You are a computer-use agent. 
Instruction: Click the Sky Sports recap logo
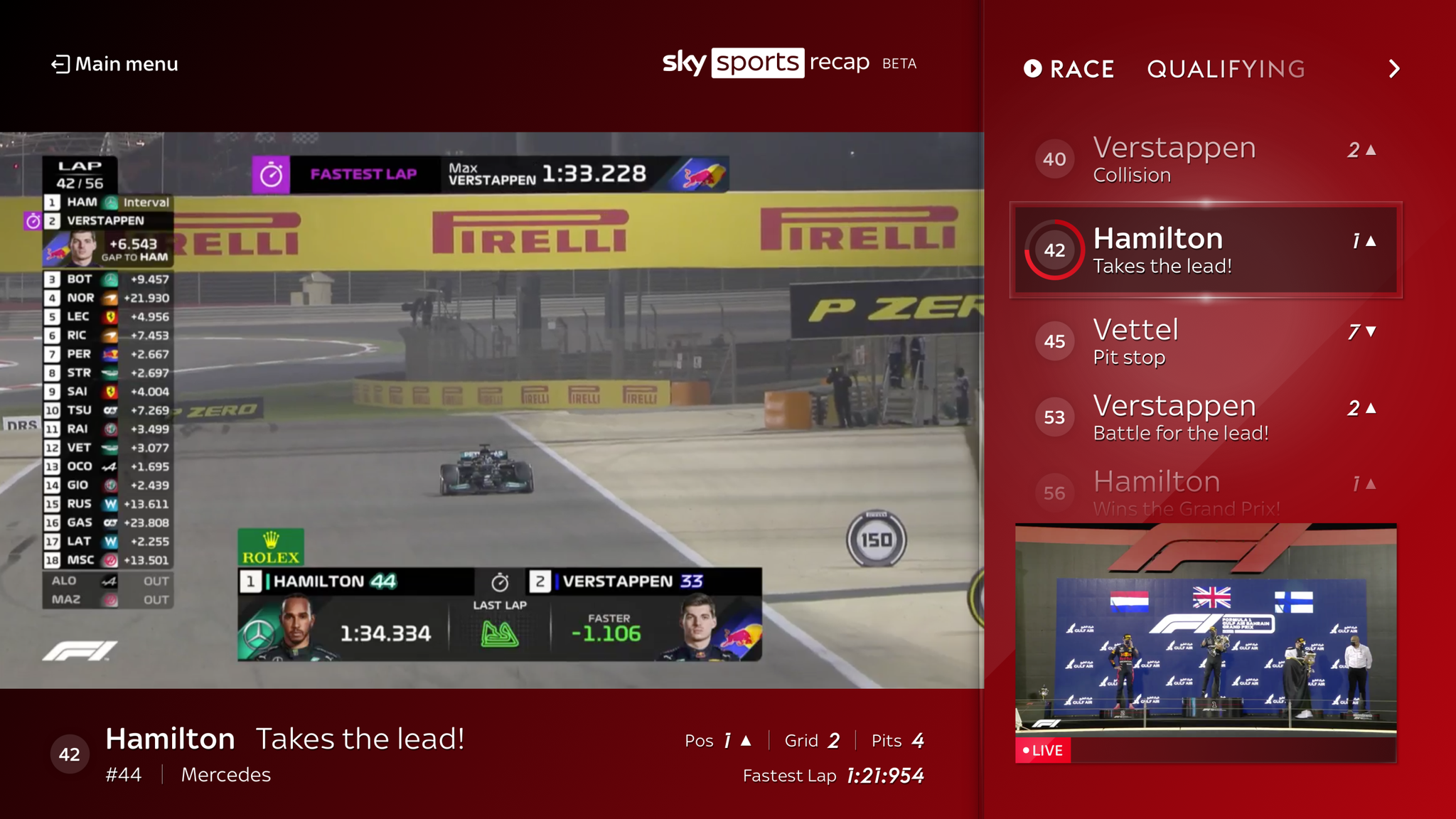(766, 63)
